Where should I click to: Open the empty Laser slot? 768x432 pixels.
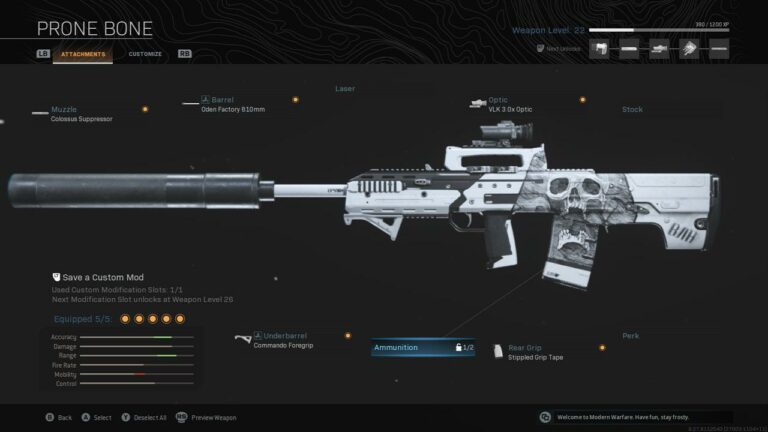pos(345,89)
